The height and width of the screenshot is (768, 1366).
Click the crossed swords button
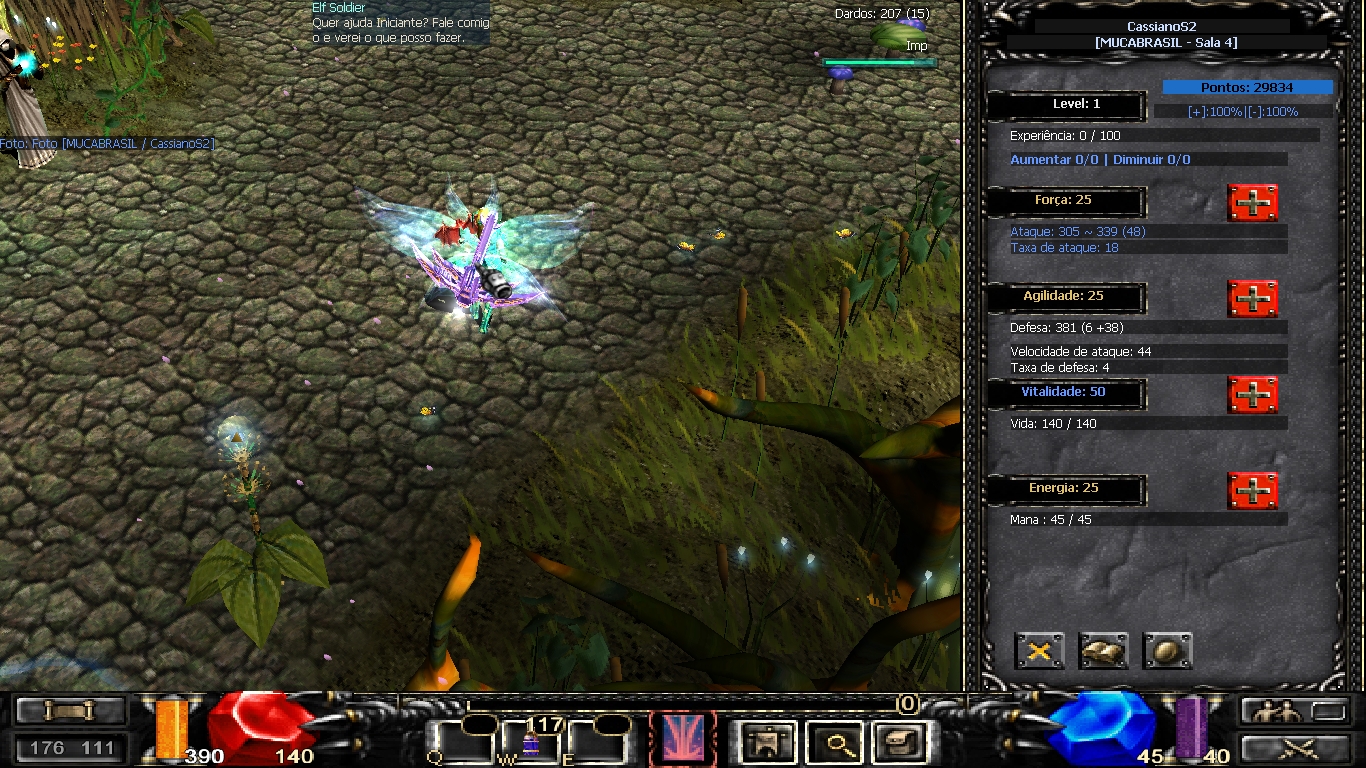click(1294, 747)
